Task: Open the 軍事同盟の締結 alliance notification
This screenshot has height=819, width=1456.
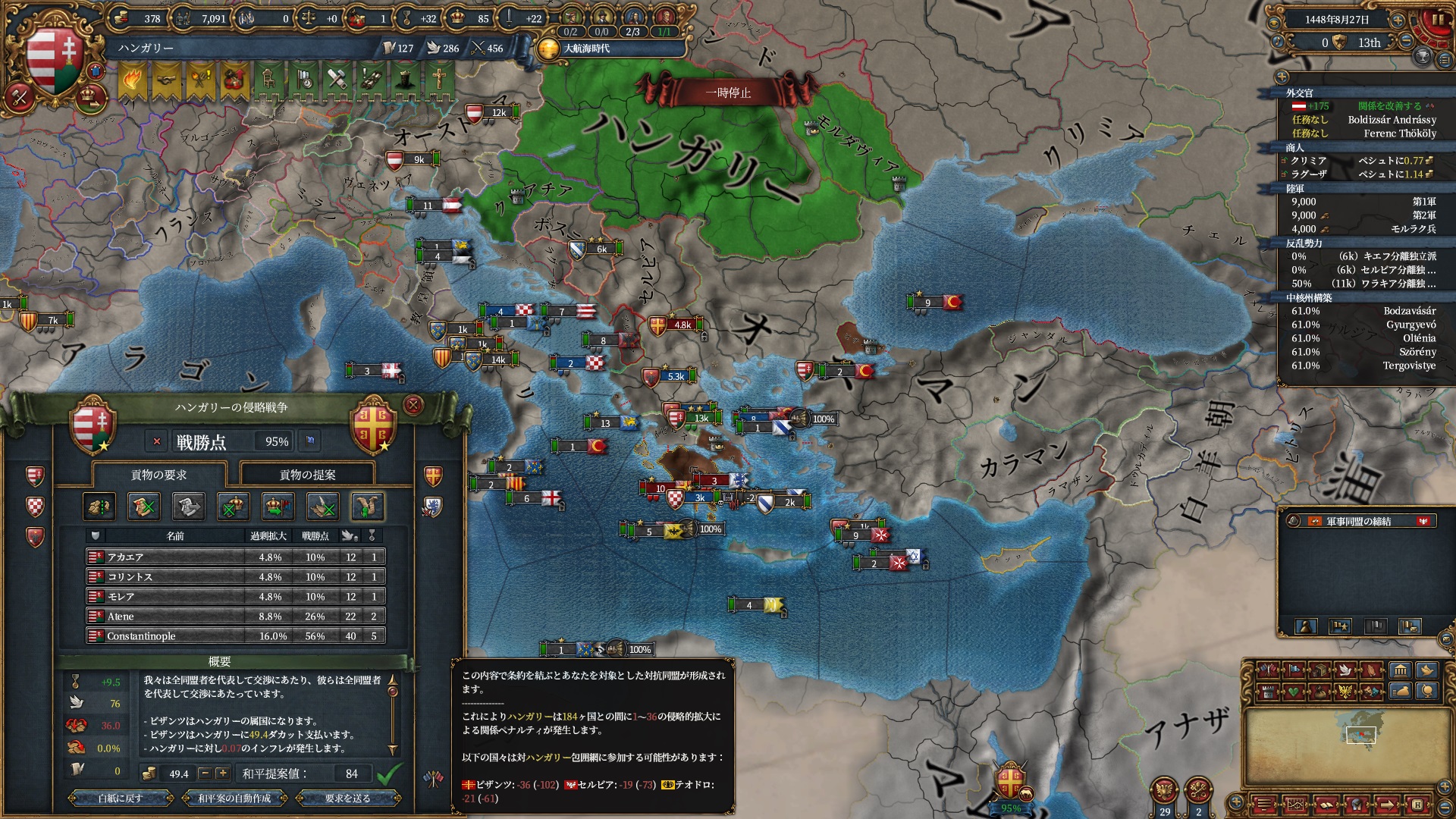Action: pyautogui.click(x=1358, y=521)
